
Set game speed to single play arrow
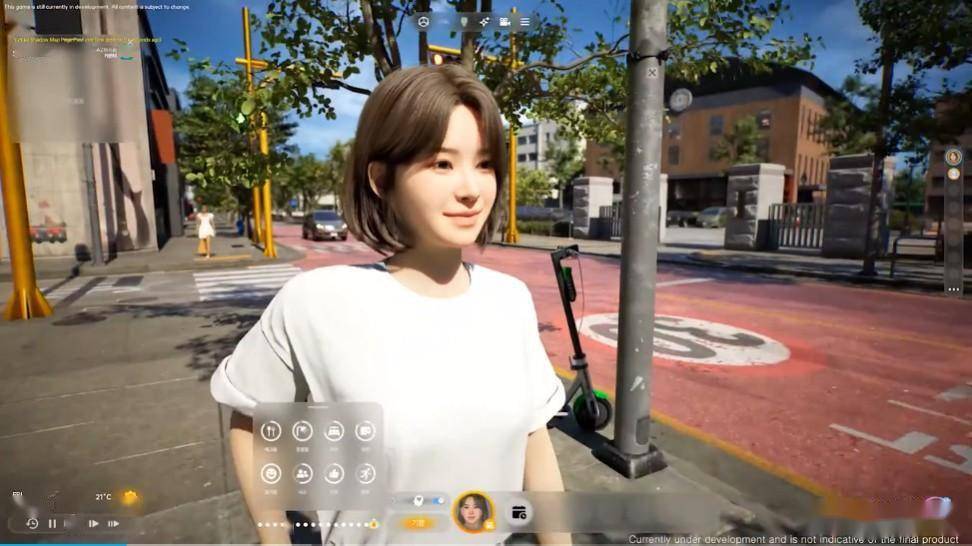[x=93, y=523]
